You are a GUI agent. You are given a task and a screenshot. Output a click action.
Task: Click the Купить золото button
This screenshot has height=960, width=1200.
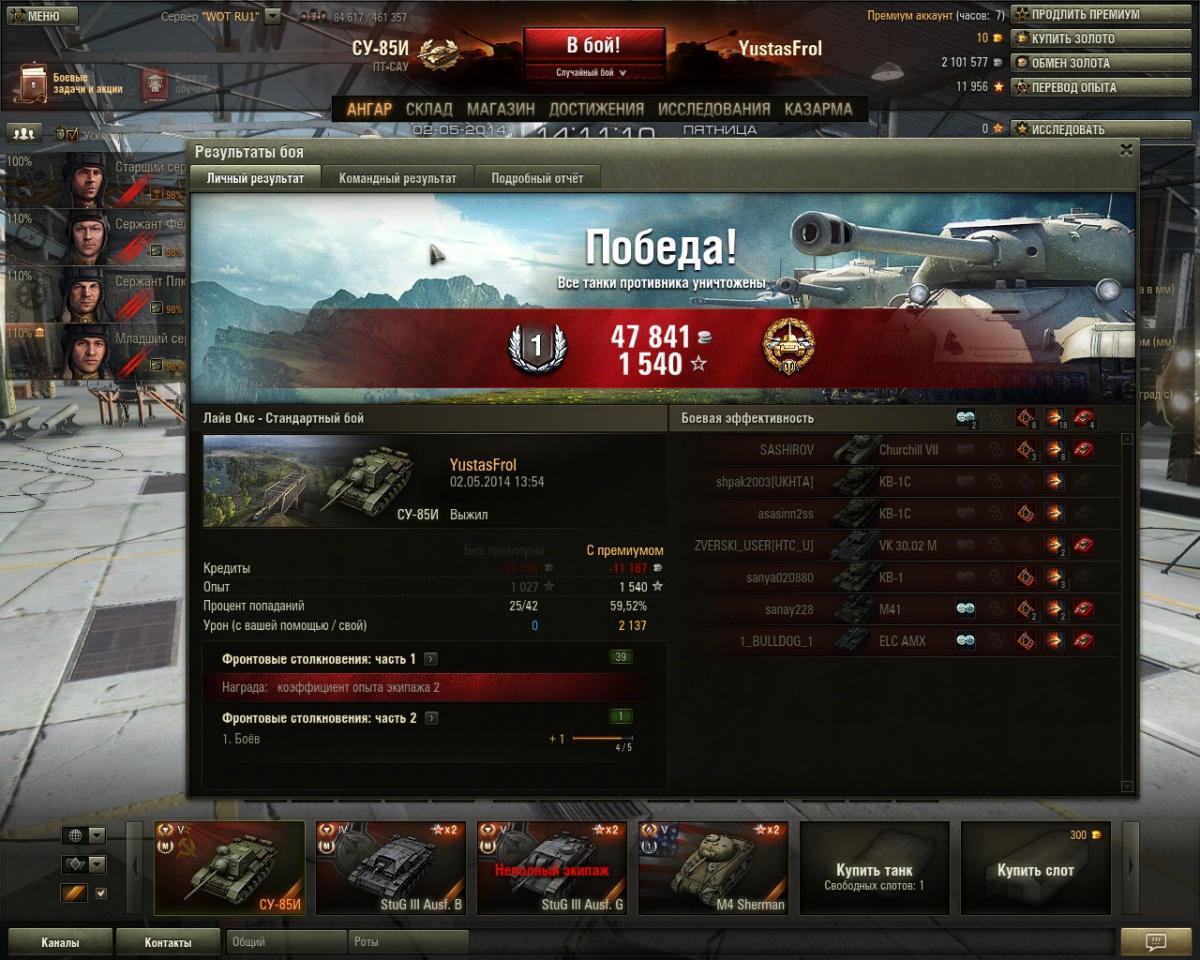click(1072, 38)
